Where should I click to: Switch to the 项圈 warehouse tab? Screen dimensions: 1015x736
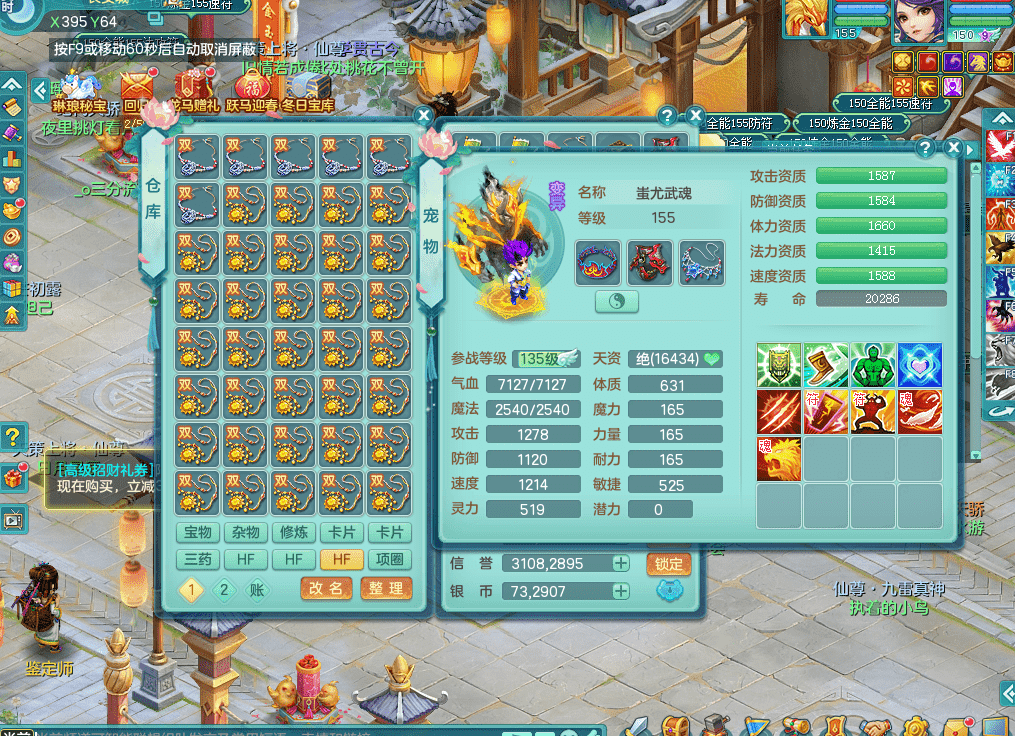(389, 560)
